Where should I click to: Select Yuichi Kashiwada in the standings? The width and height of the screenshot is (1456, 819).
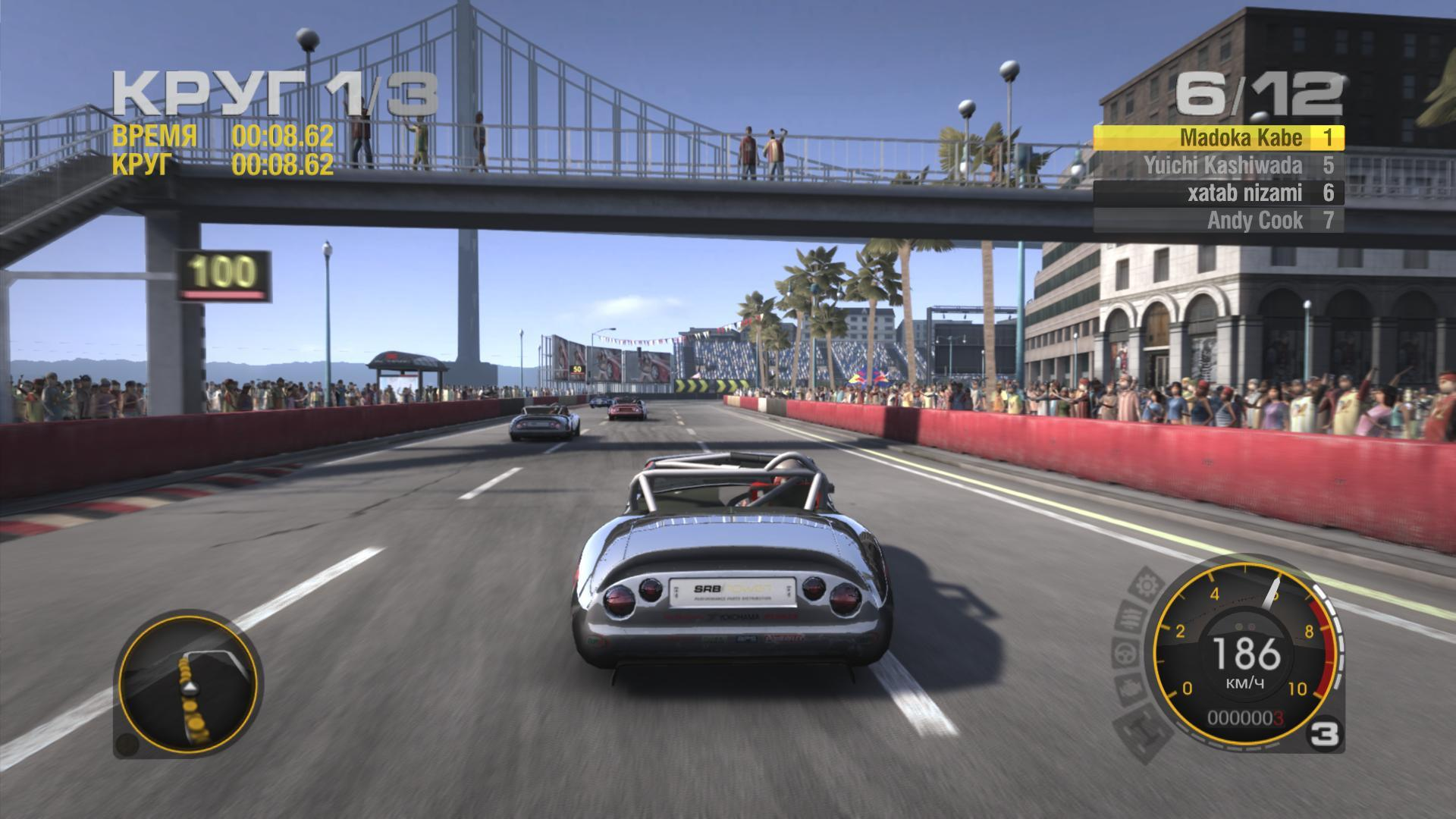1218,165
